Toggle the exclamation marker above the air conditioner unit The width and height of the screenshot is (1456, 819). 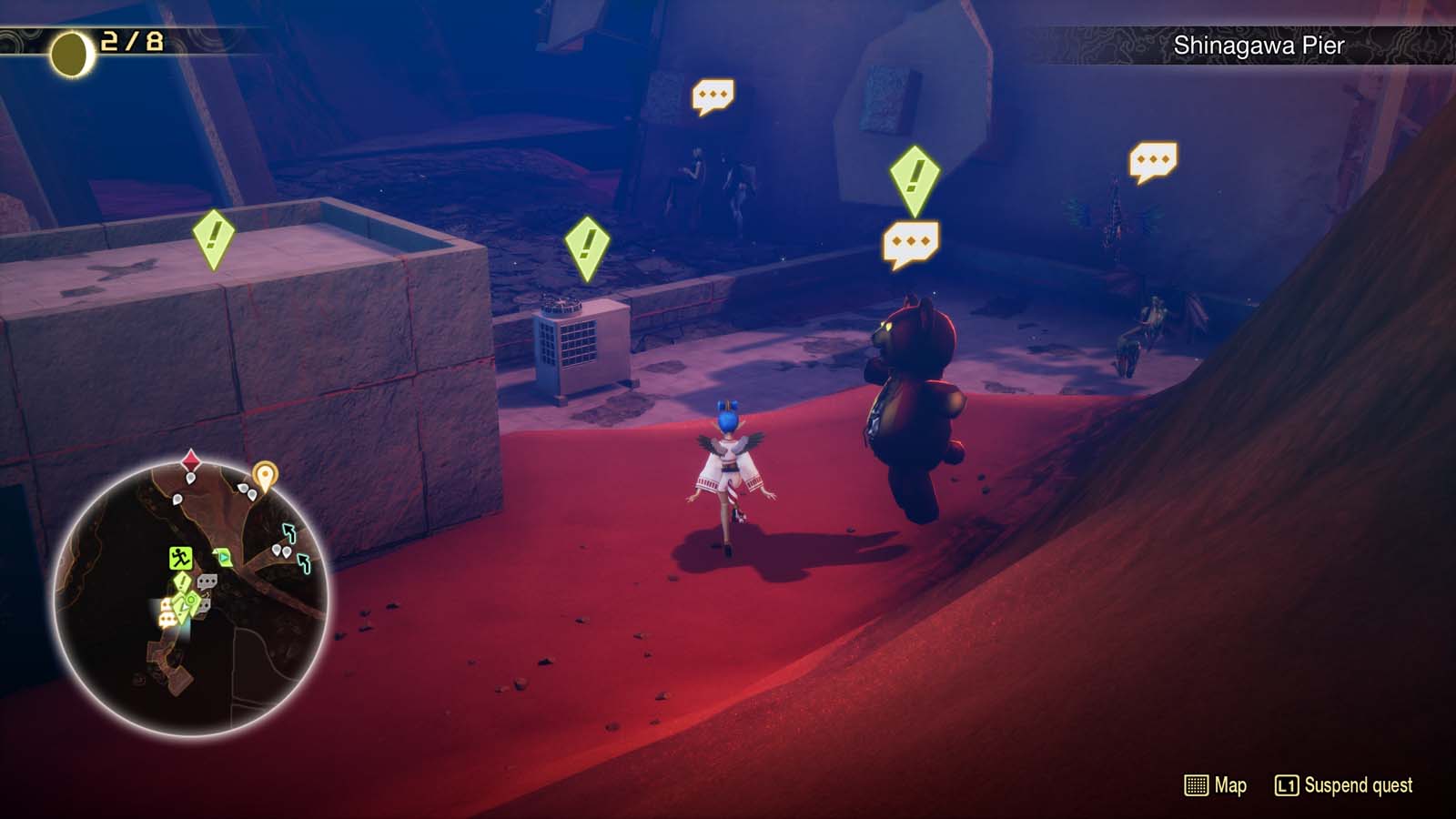point(586,244)
